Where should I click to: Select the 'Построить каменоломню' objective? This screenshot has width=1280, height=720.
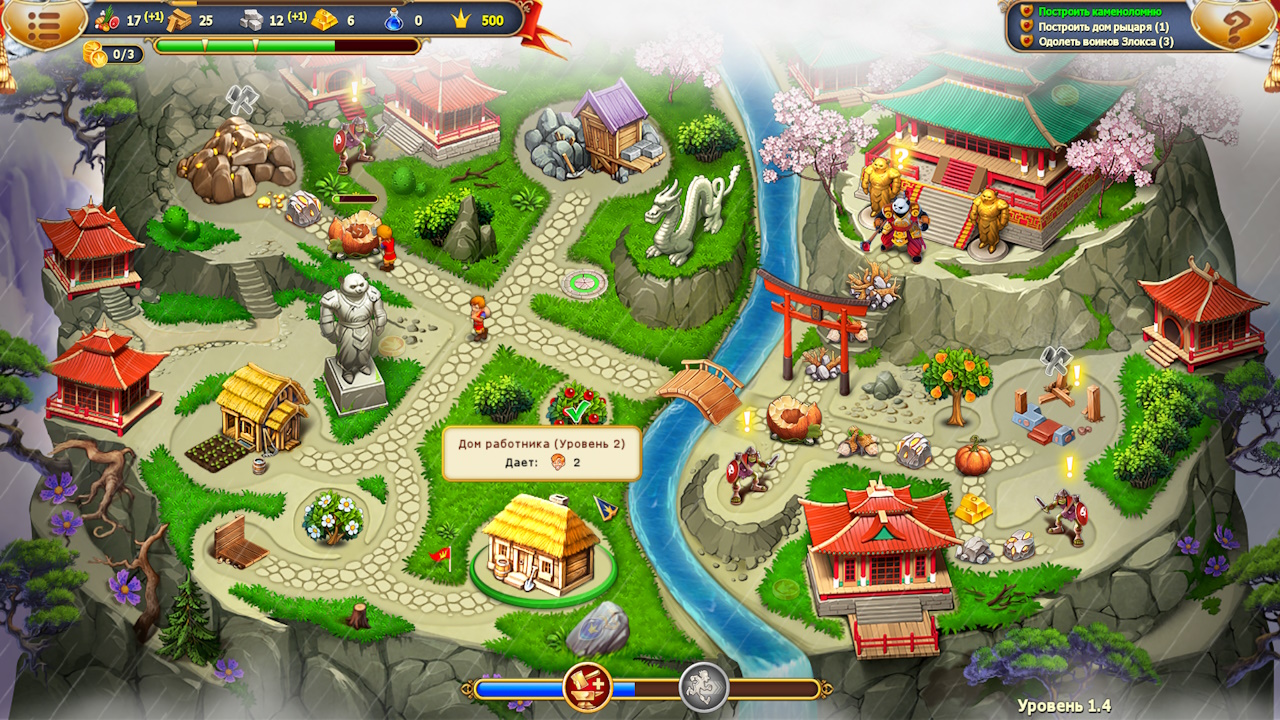(1099, 11)
